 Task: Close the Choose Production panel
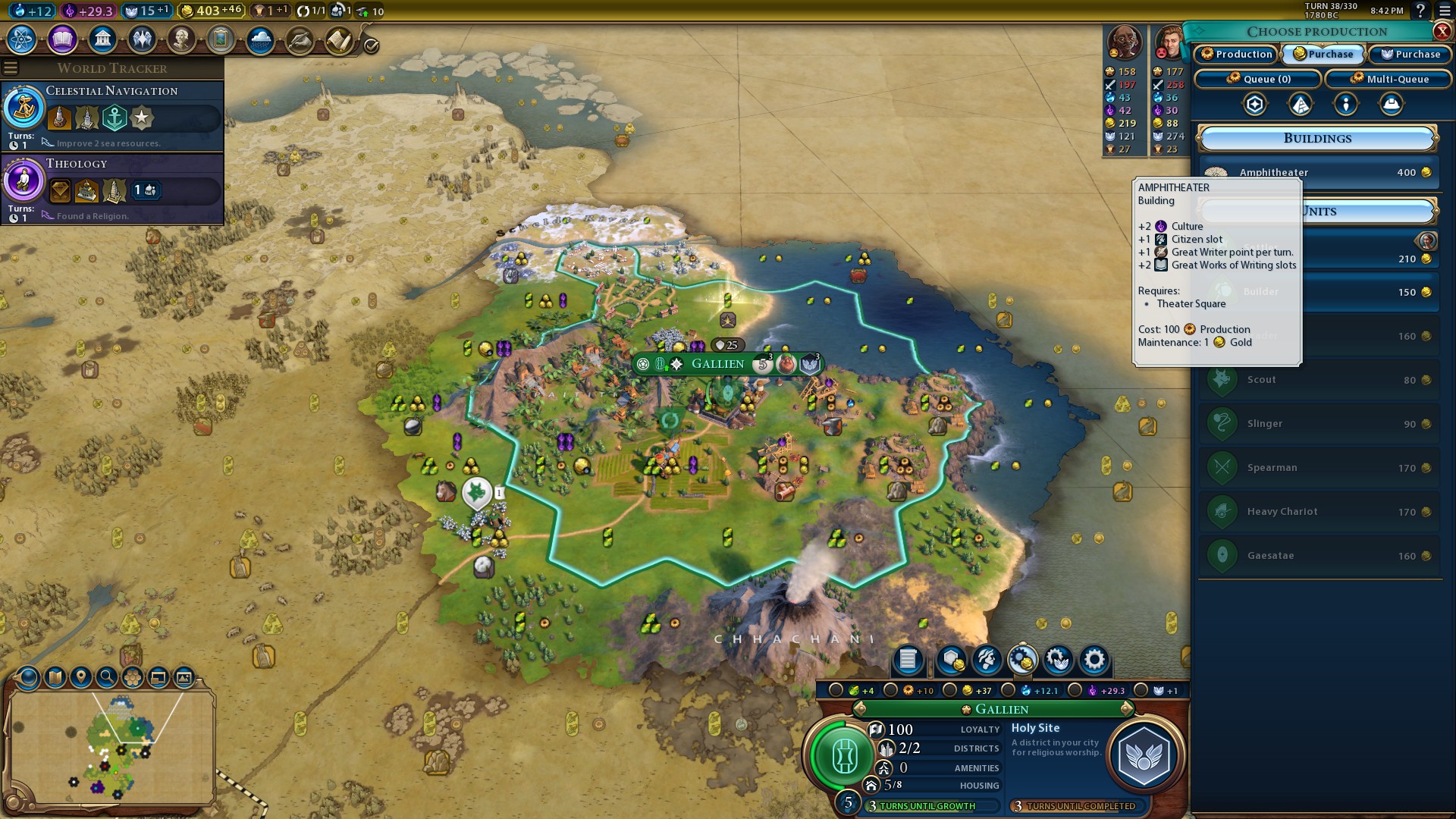coord(1442,31)
